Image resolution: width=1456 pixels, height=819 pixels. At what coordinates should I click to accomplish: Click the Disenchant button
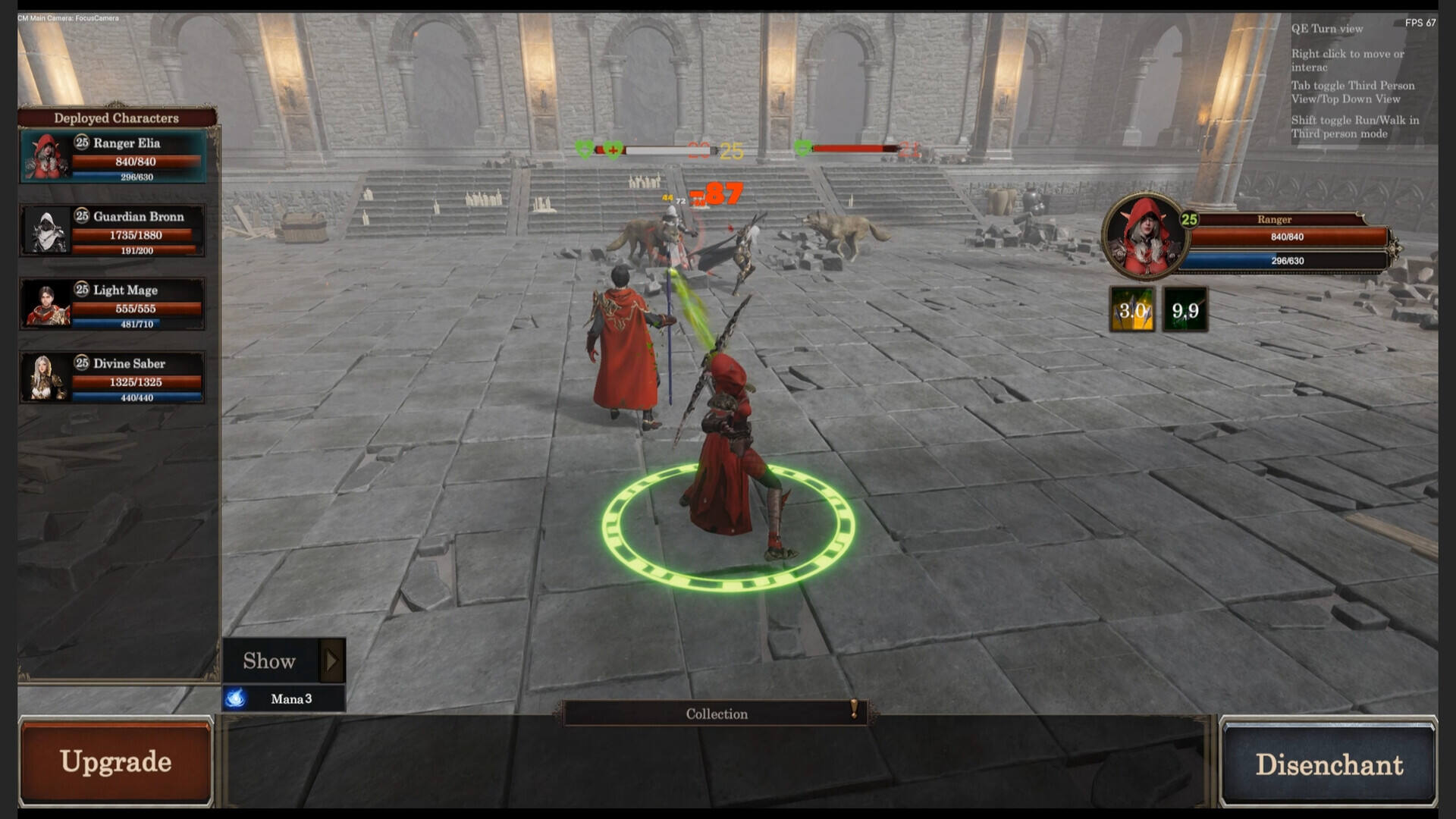[x=1329, y=764]
